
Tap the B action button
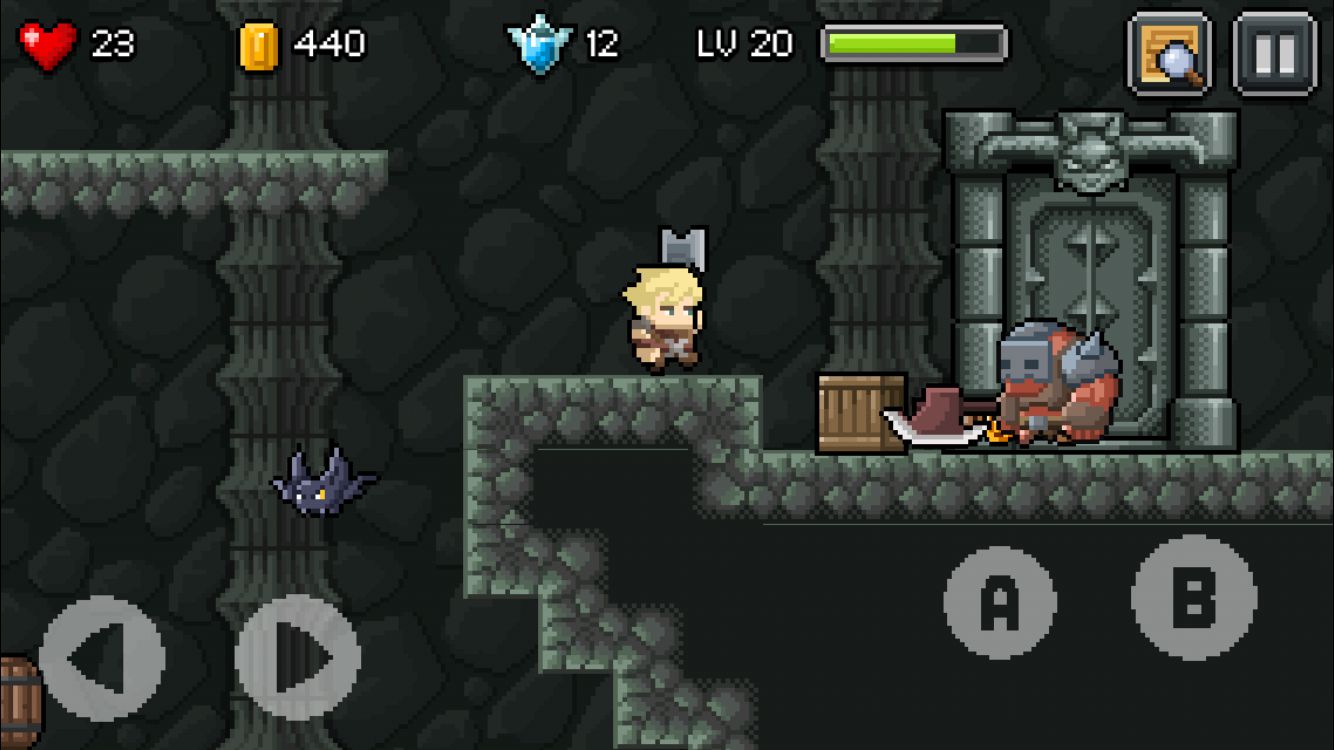coord(1194,597)
